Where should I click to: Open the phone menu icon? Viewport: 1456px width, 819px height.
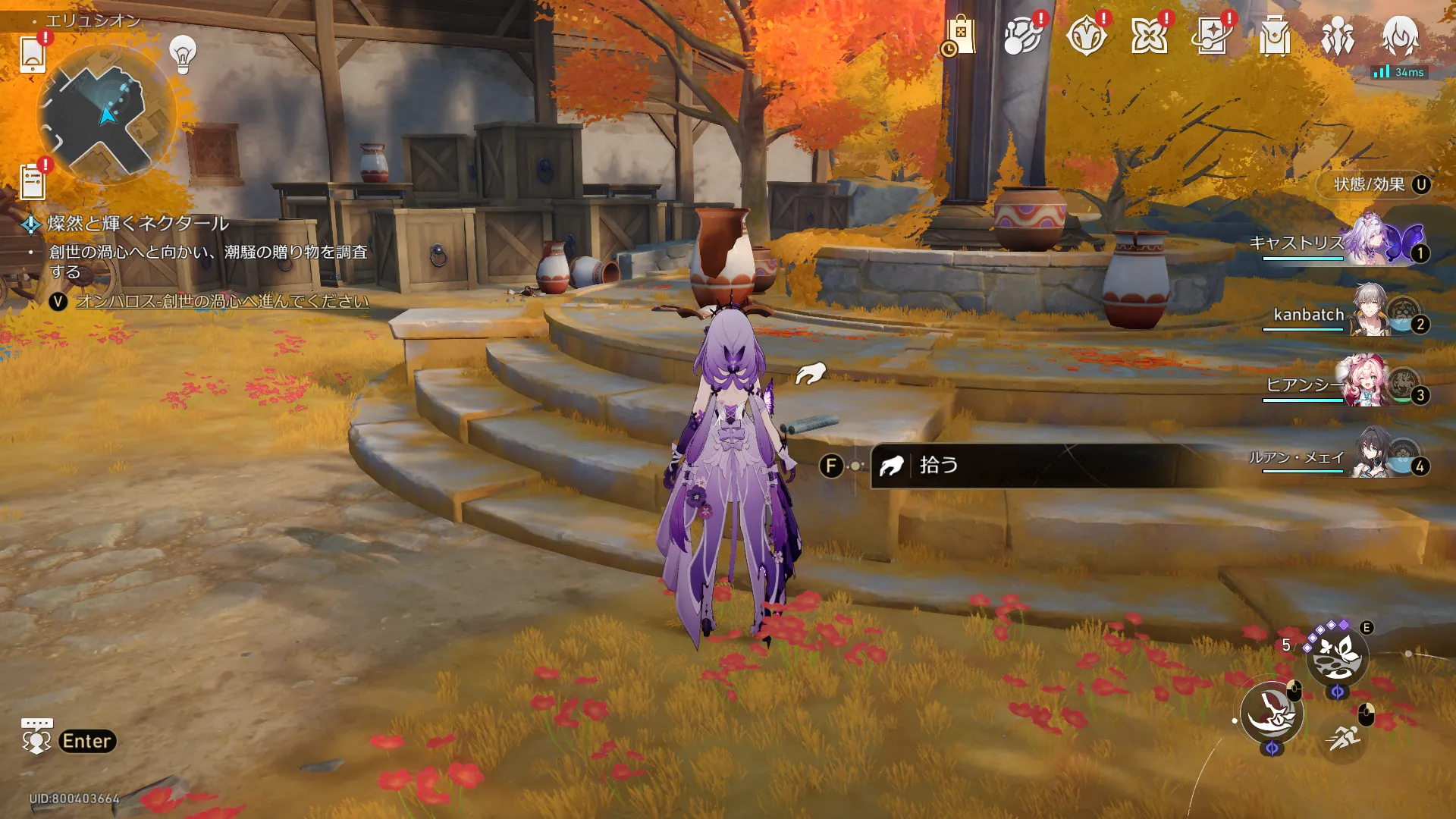33,54
